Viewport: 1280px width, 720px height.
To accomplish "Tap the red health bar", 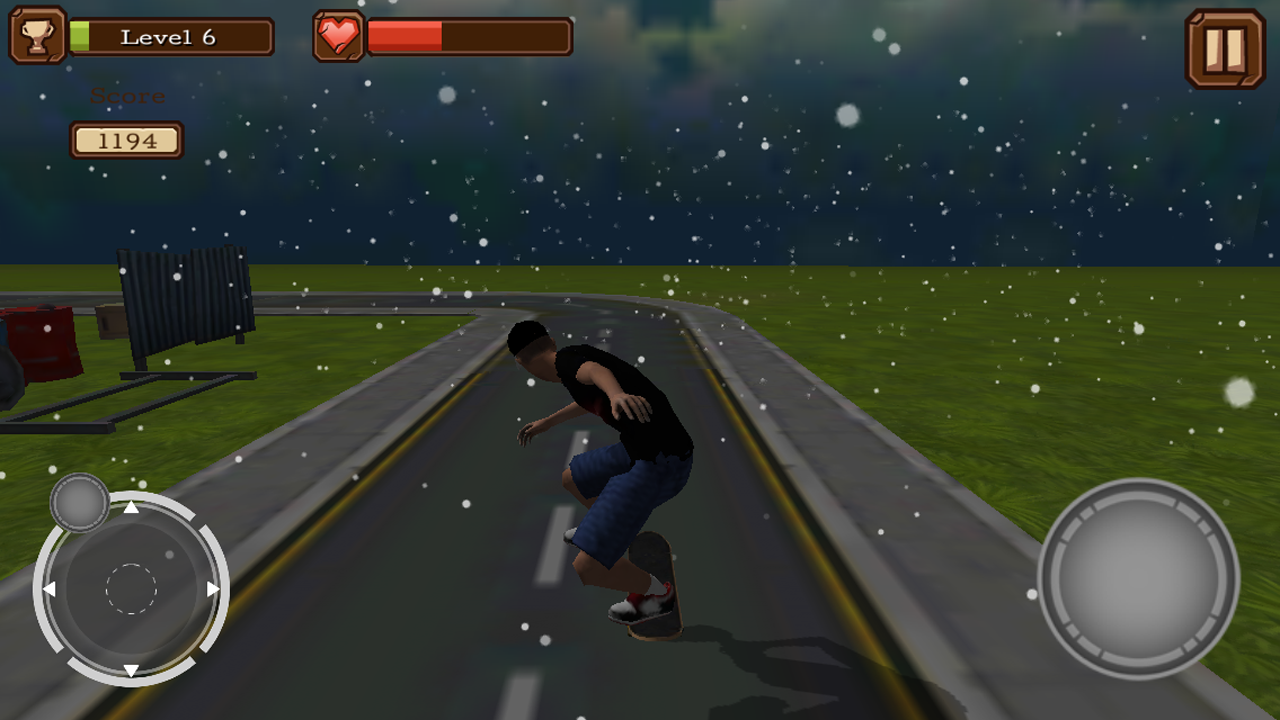I will (x=405, y=35).
